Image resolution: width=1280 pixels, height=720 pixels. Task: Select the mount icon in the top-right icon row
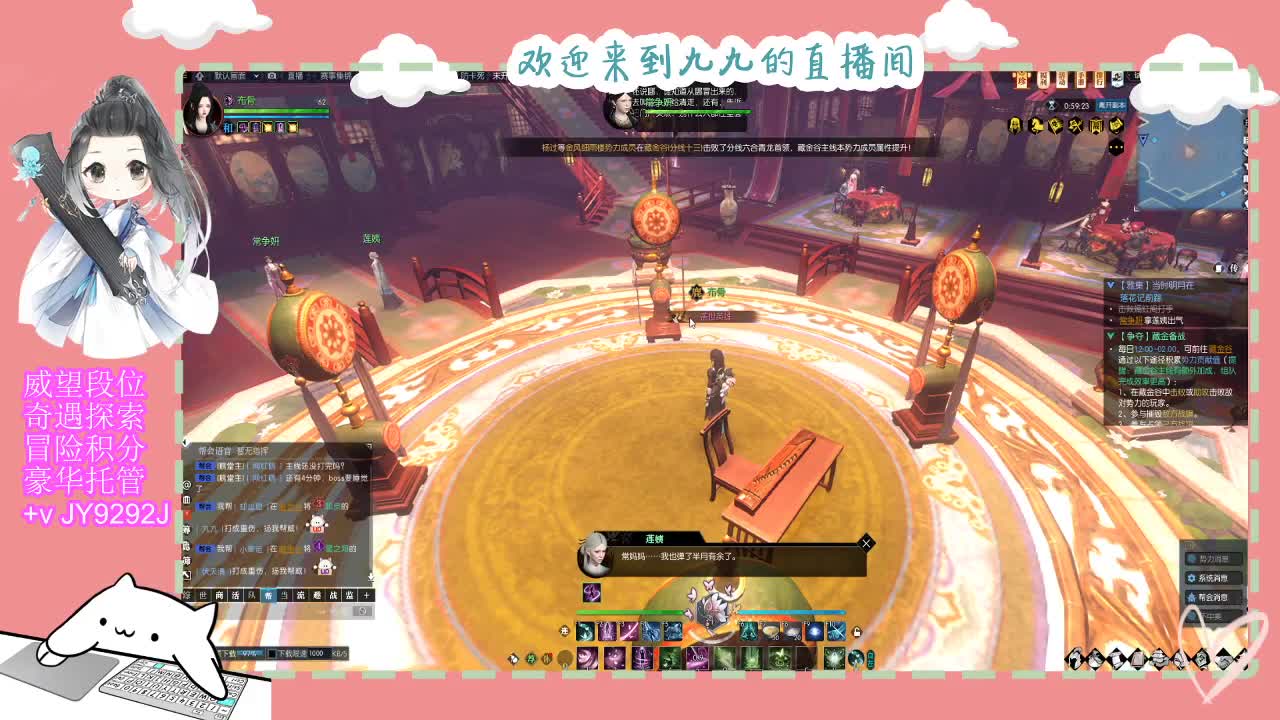coord(1036,125)
